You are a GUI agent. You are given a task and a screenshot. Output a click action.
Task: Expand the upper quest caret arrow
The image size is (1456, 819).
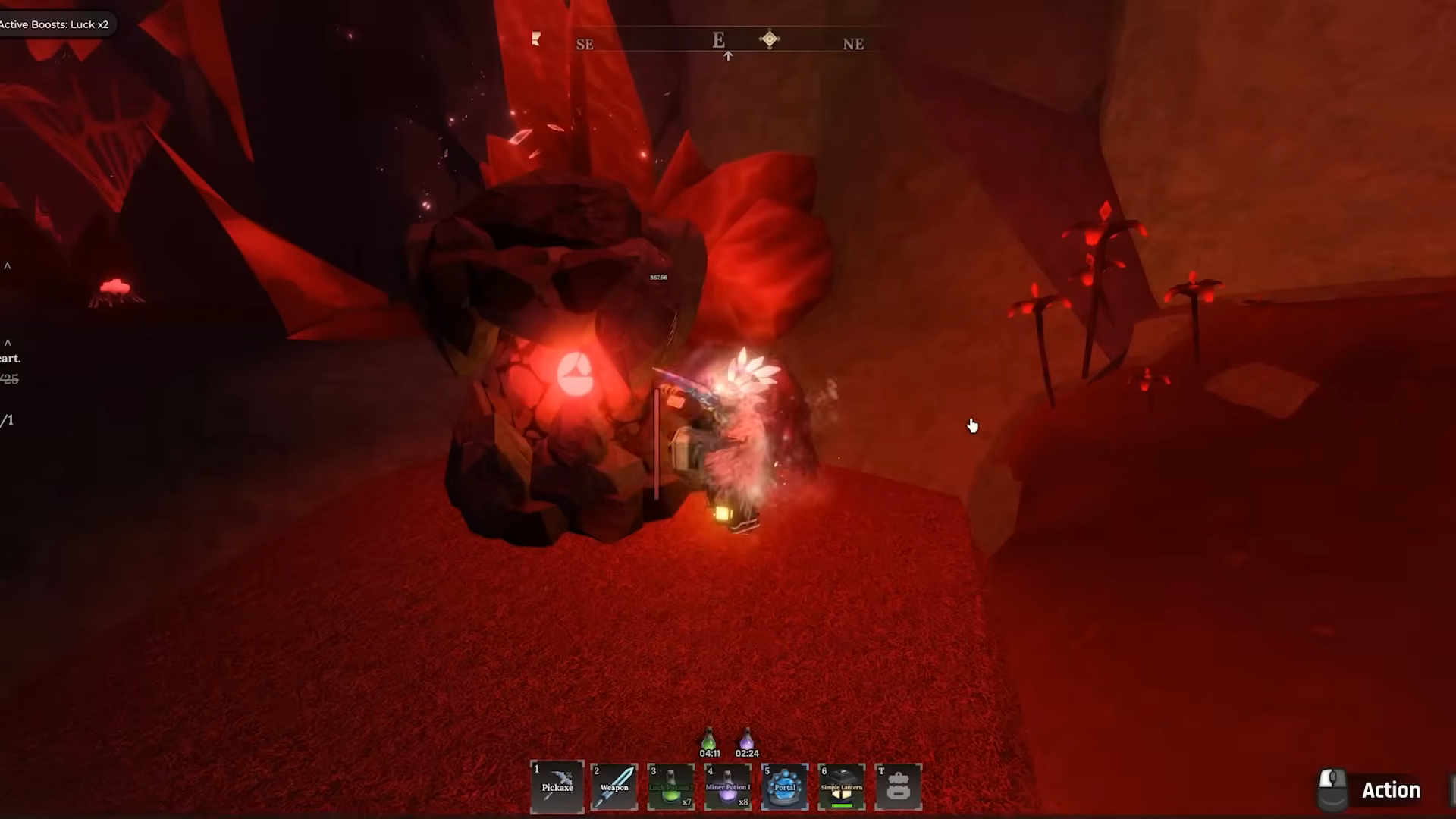point(8,265)
